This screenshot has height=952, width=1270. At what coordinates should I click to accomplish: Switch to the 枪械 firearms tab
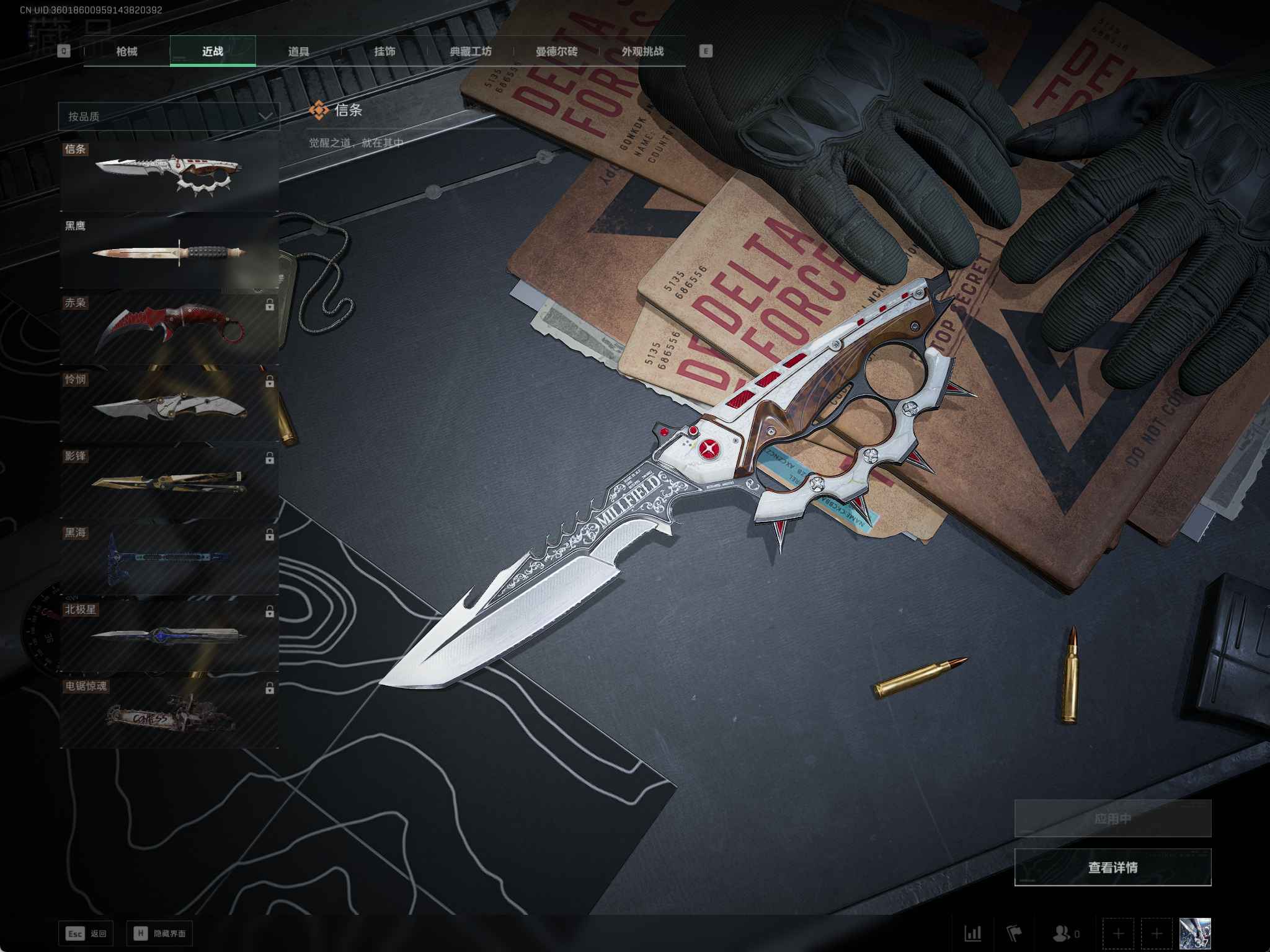click(127, 51)
